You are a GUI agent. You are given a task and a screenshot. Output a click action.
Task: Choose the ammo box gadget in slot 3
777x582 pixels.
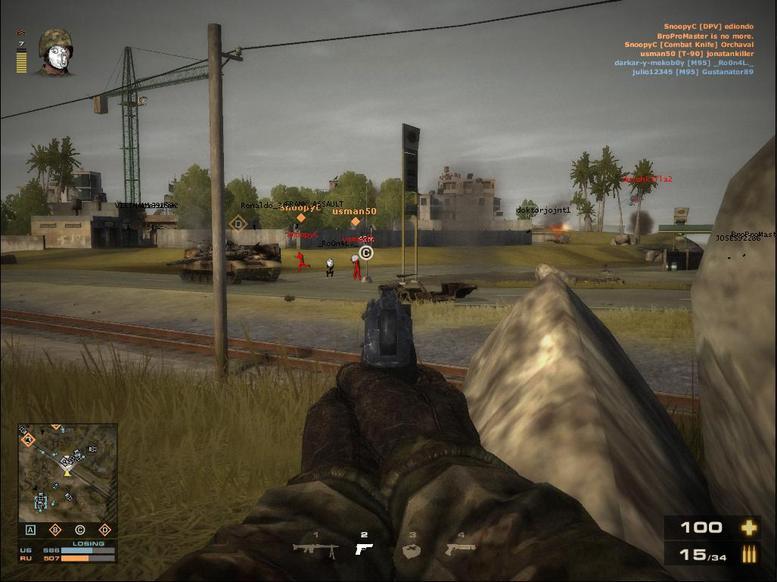click(411, 548)
